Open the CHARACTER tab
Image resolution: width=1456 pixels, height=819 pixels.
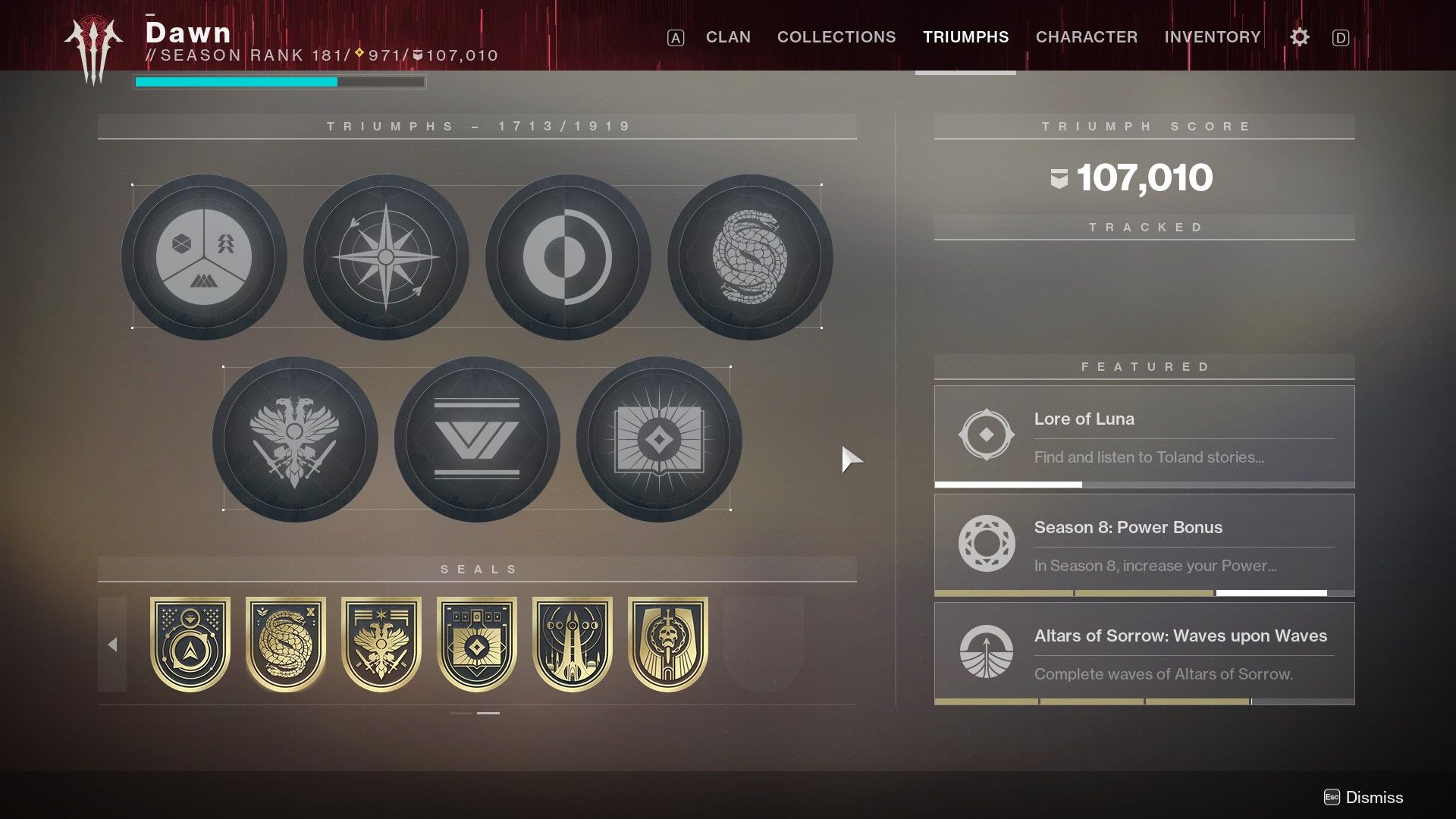tap(1087, 36)
